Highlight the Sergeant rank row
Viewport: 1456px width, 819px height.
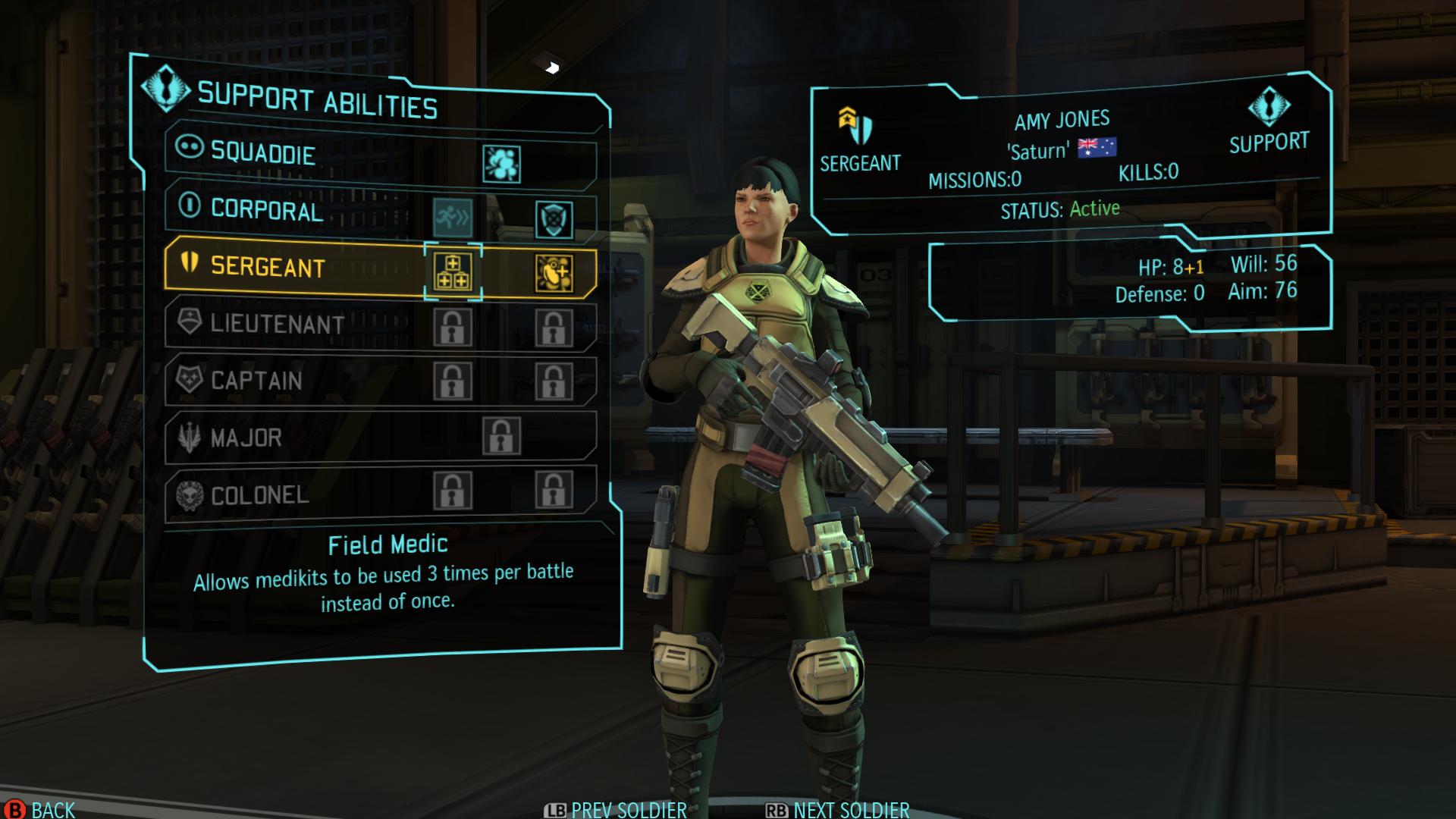point(268,267)
